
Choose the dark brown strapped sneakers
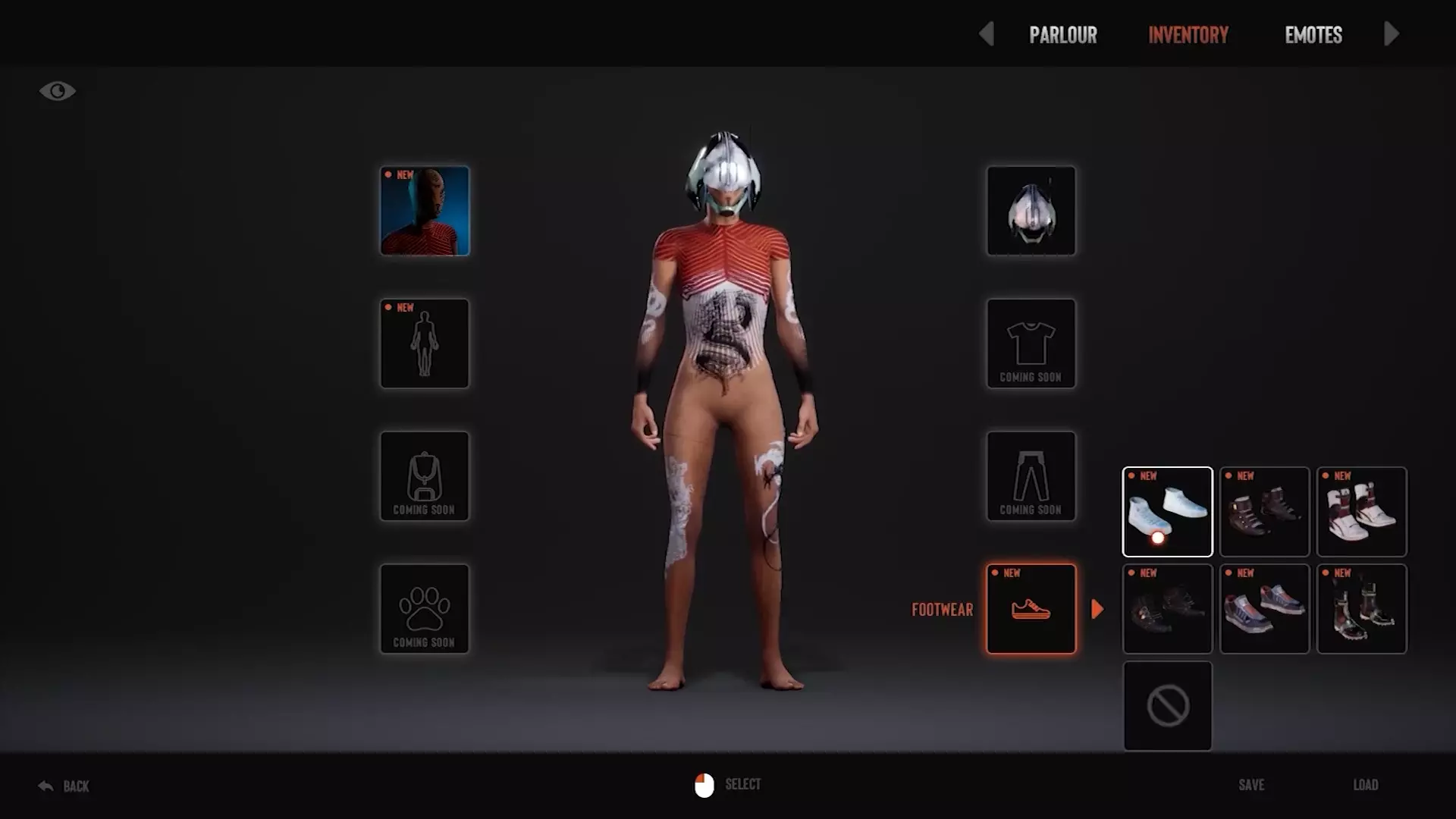pos(1264,512)
